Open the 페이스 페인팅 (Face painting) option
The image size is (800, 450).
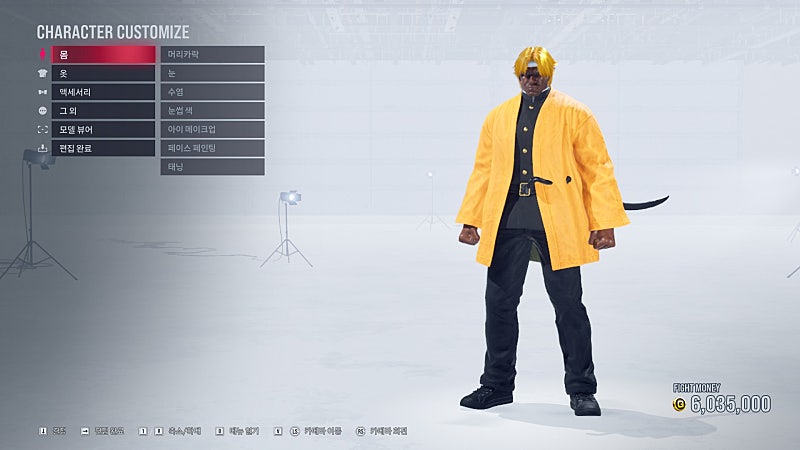212,149
